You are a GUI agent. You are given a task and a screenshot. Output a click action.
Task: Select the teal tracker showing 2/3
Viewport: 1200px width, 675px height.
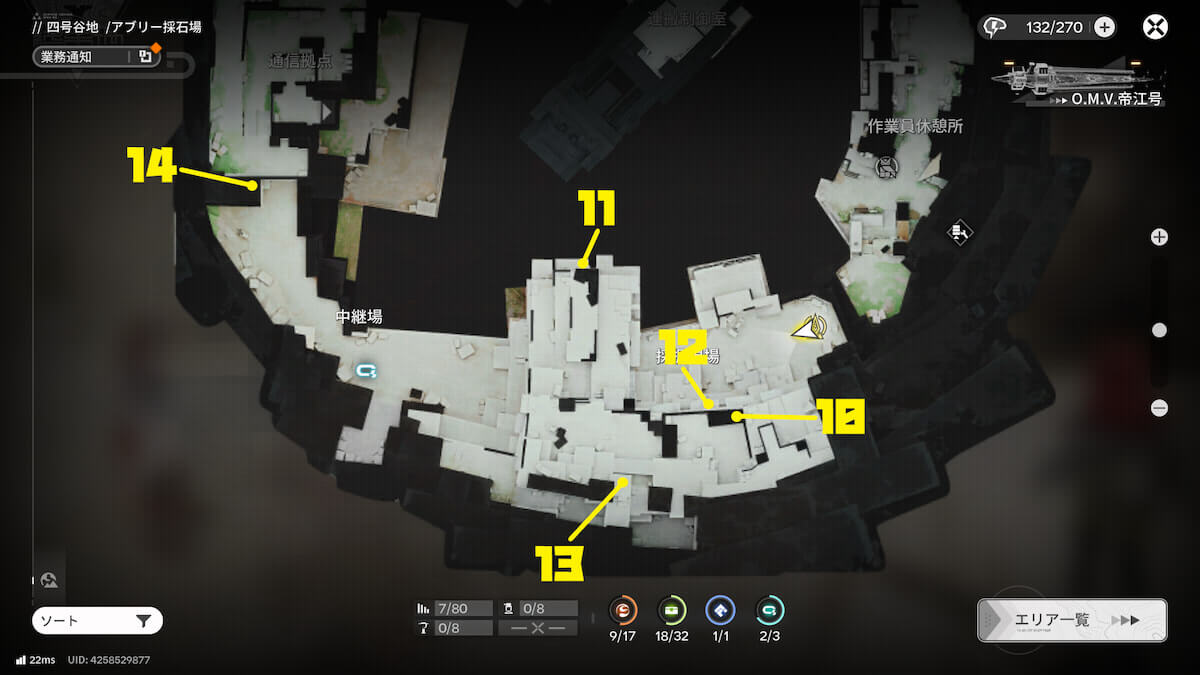[769, 610]
